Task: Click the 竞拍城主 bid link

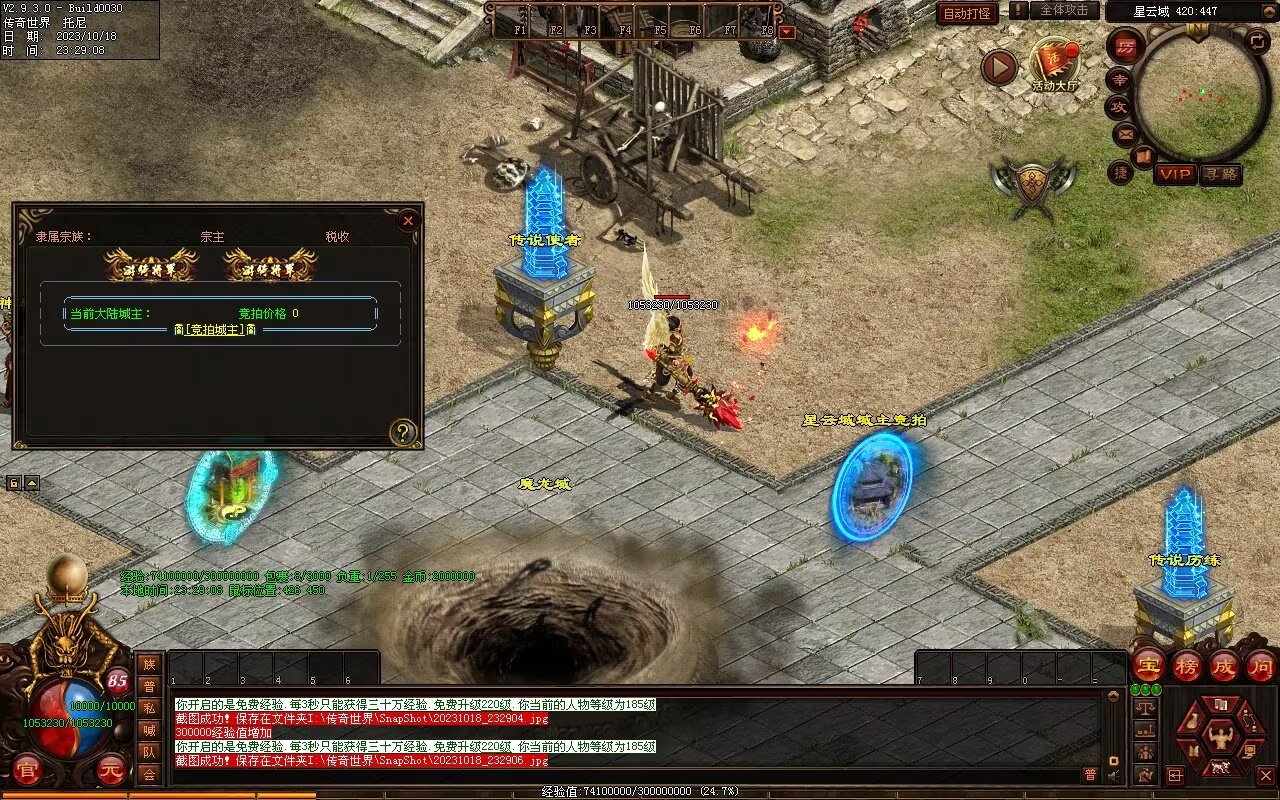Action: pyautogui.click(x=216, y=329)
